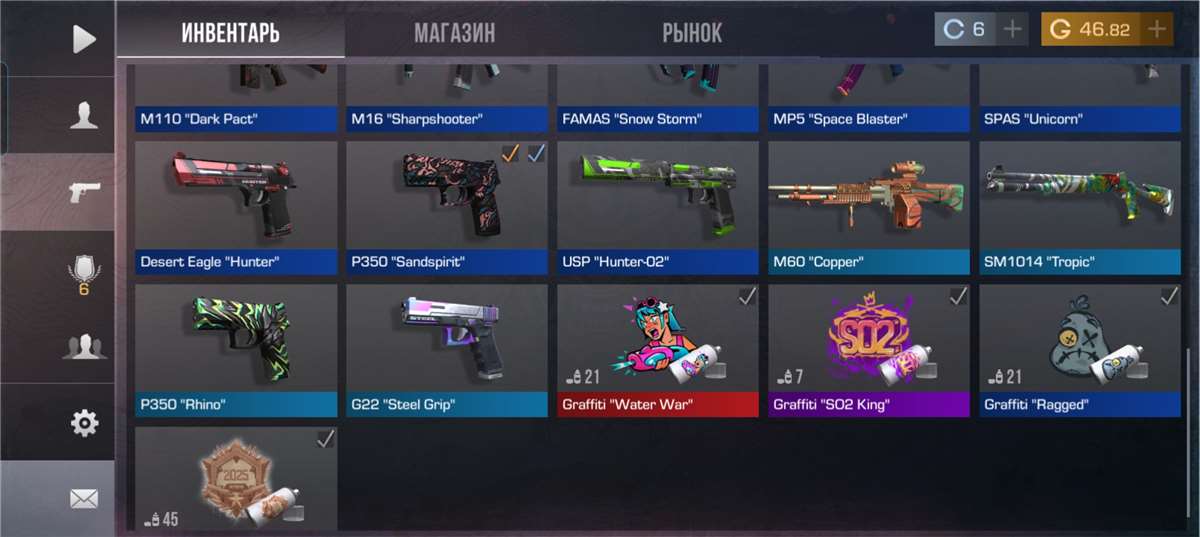1200x537 pixels.
Task: Open the mail envelope icon
Action: tap(84, 498)
